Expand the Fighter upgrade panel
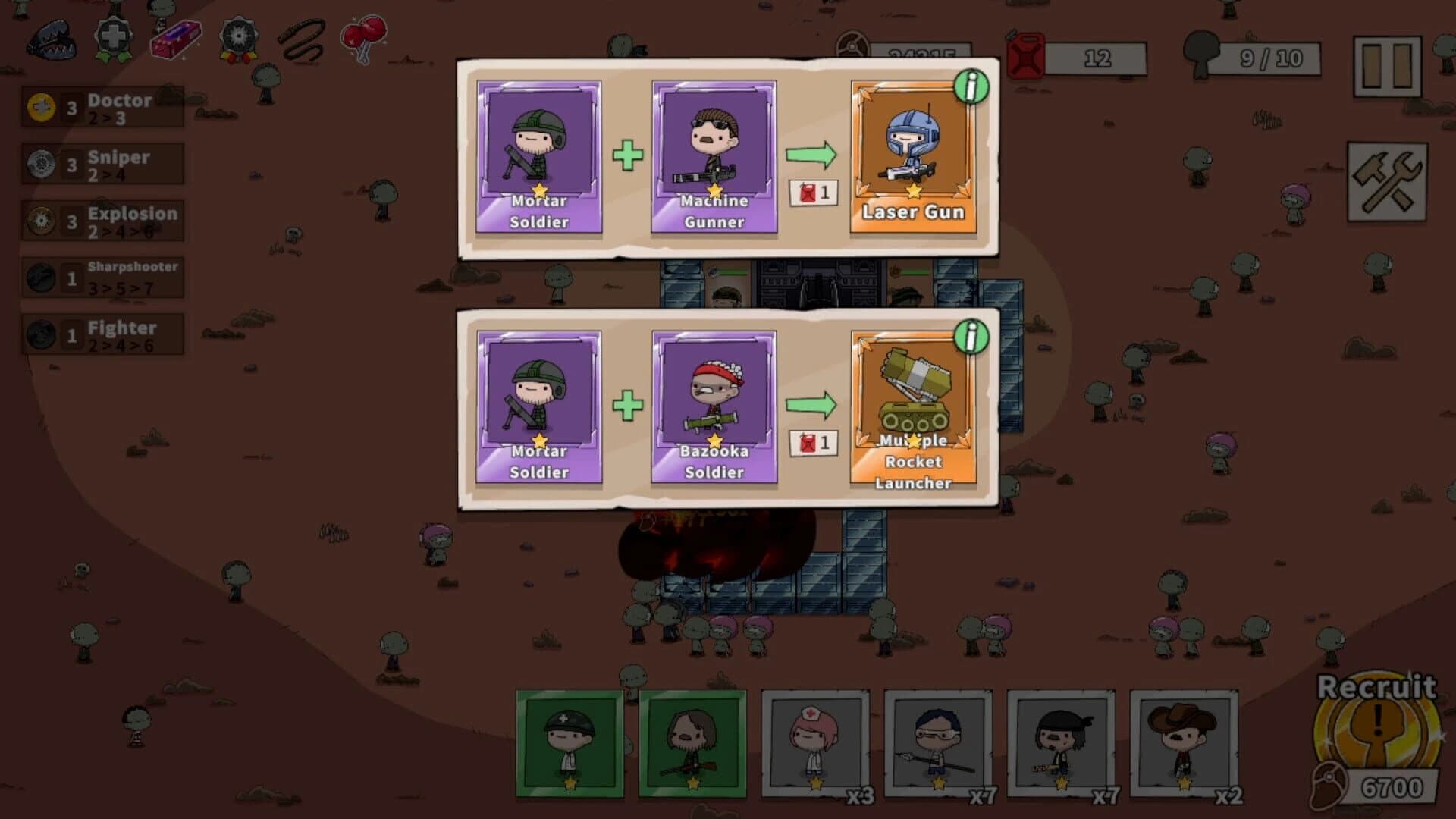Screen dimensions: 1456x819 coord(102,335)
